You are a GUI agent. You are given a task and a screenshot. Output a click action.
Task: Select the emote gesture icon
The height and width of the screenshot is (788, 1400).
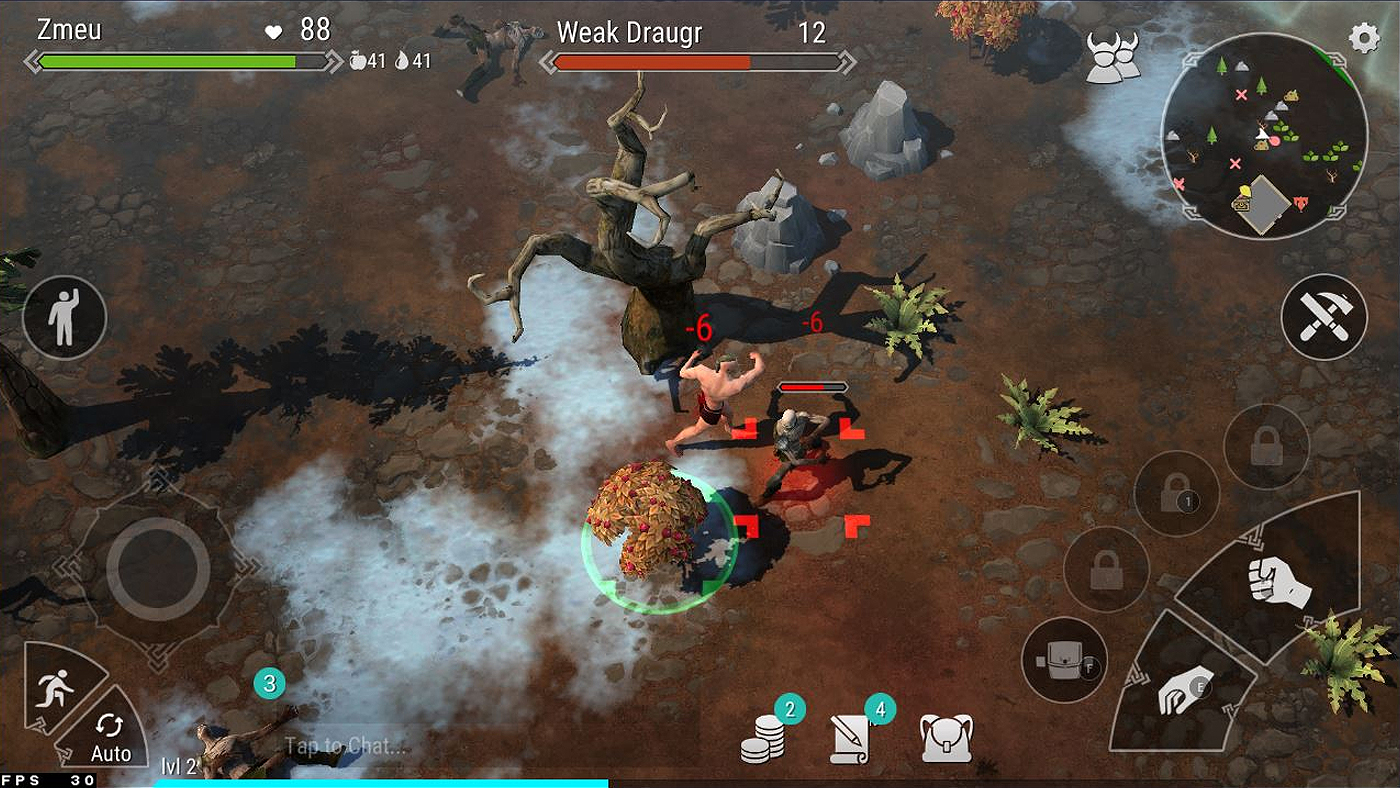(65, 316)
